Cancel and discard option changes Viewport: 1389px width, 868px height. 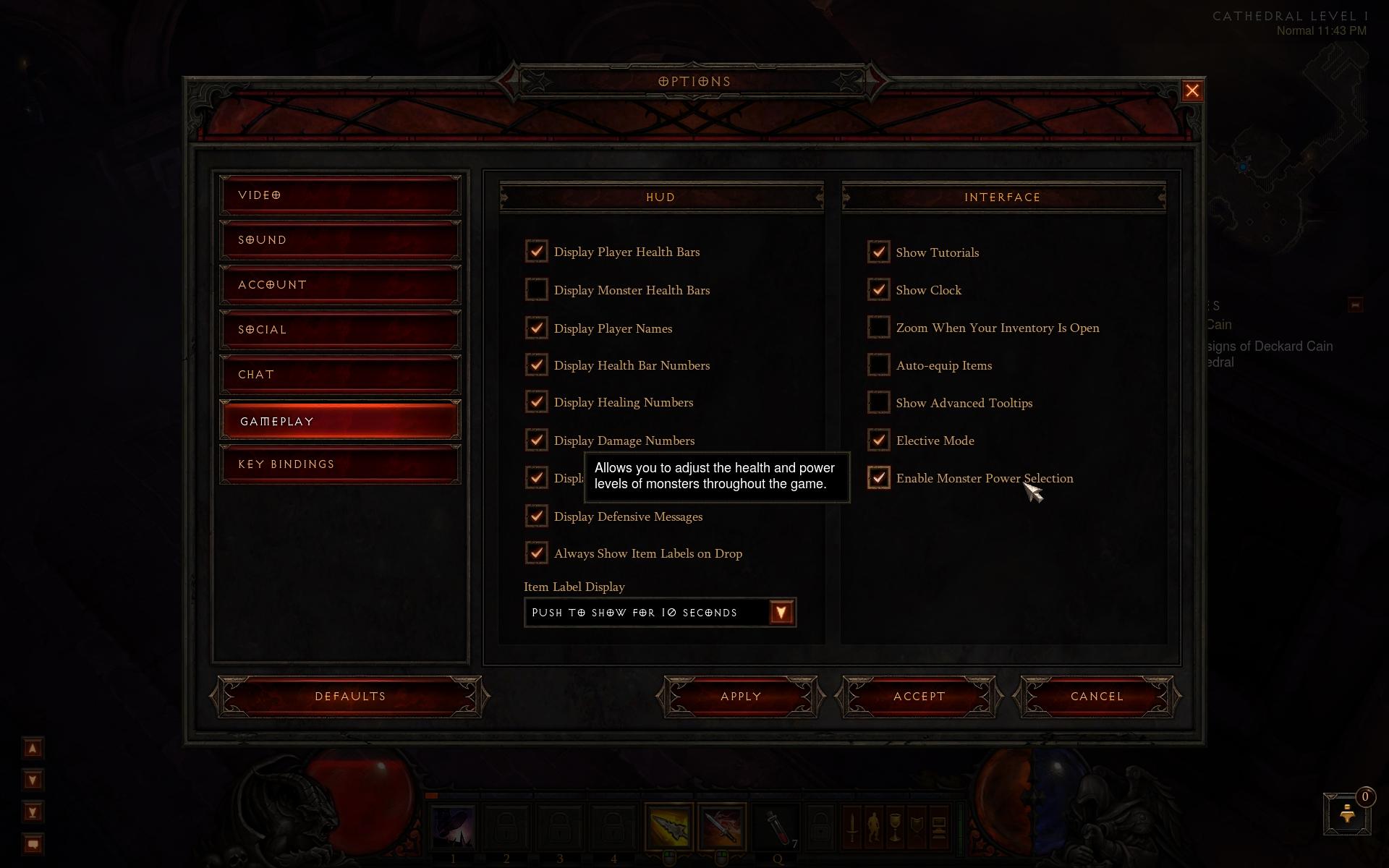coord(1097,697)
